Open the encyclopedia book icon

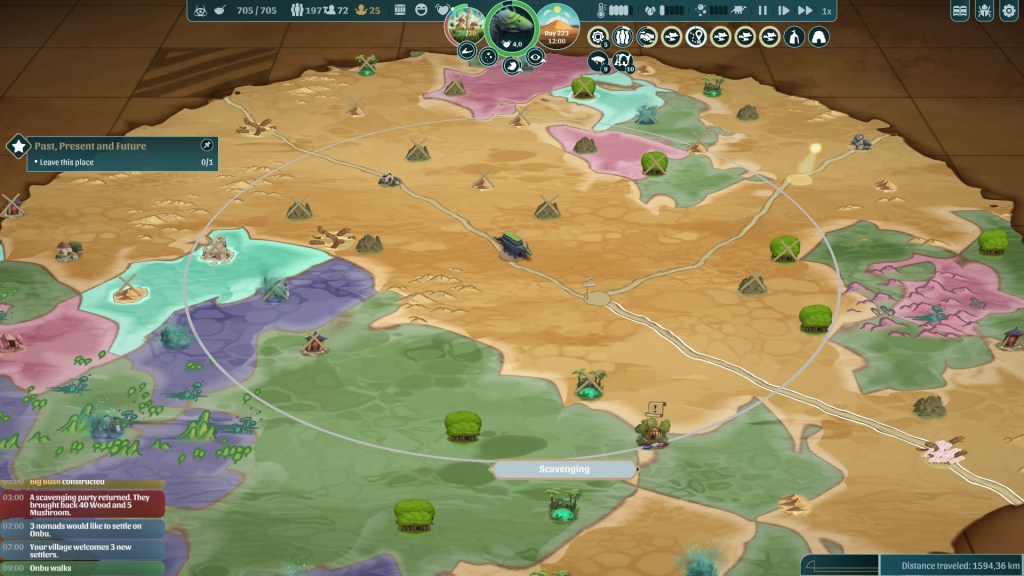(960, 11)
